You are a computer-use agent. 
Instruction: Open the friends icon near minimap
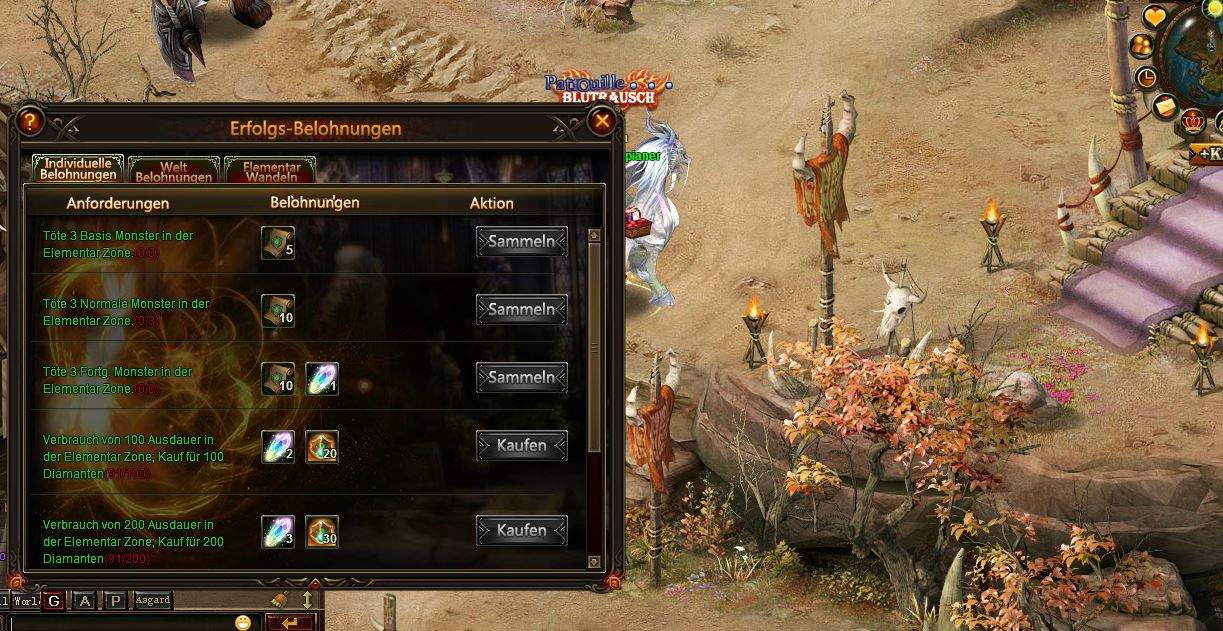point(1141,46)
